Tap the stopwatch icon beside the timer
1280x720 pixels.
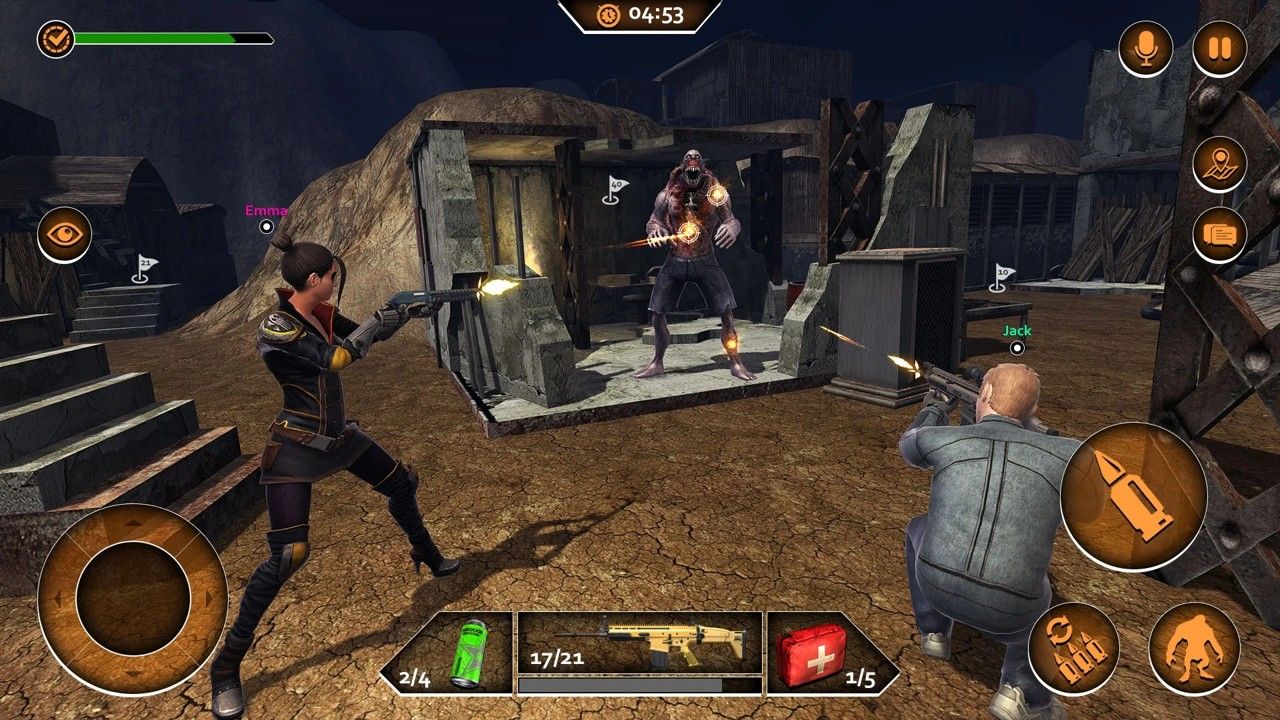coord(608,15)
